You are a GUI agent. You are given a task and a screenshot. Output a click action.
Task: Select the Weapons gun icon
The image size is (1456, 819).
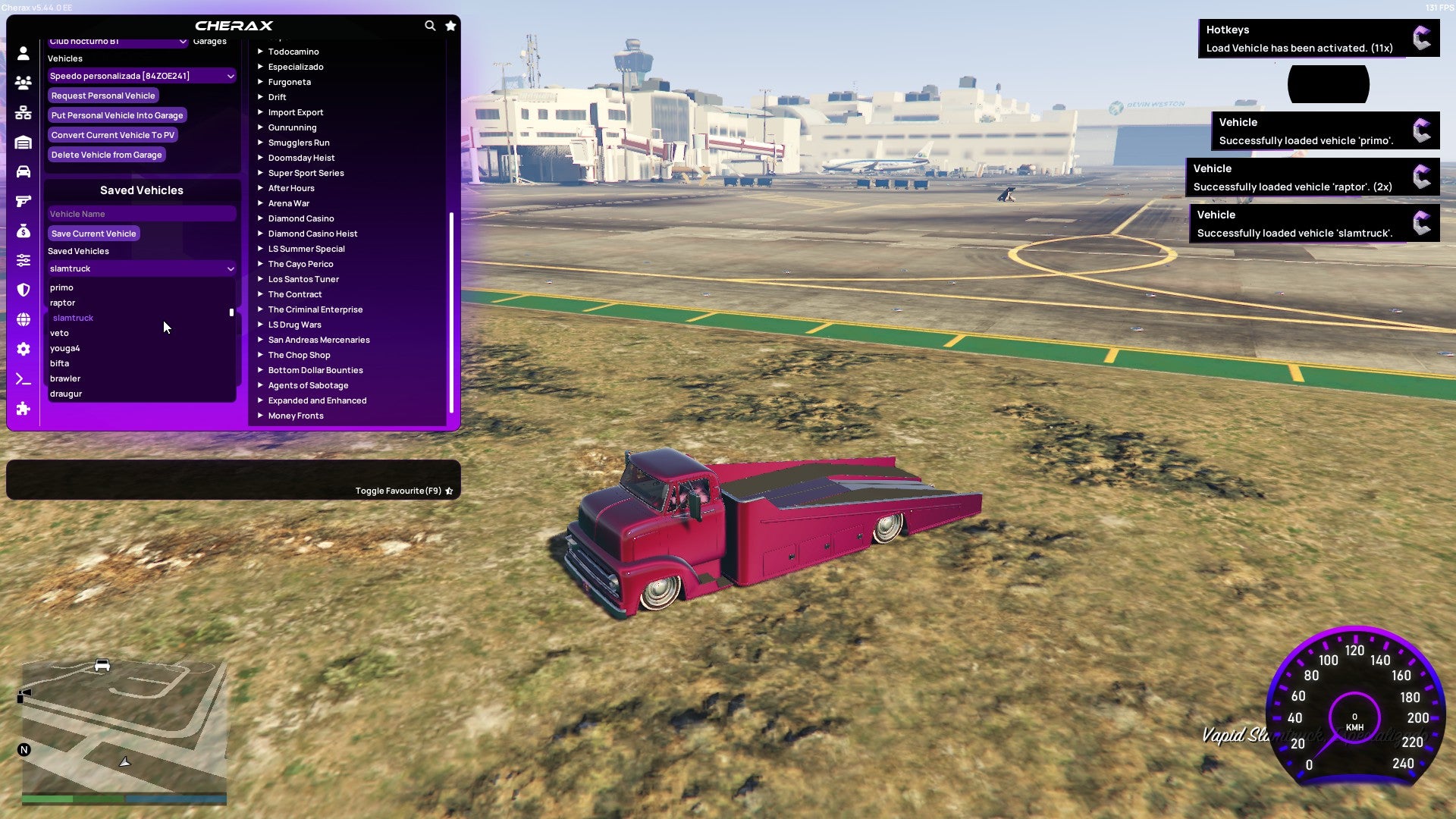(x=23, y=201)
